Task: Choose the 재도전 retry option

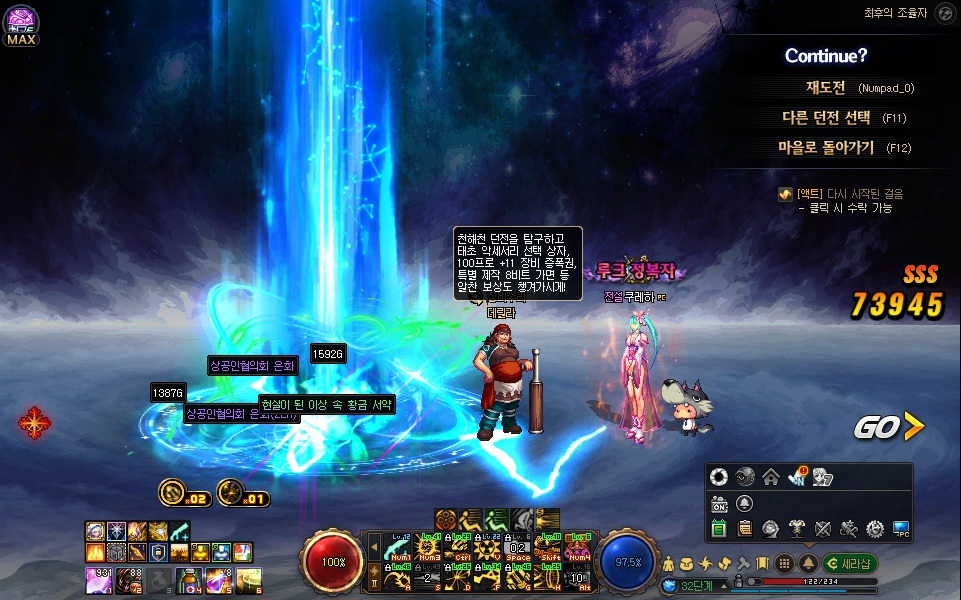Action: tap(826, 87)
